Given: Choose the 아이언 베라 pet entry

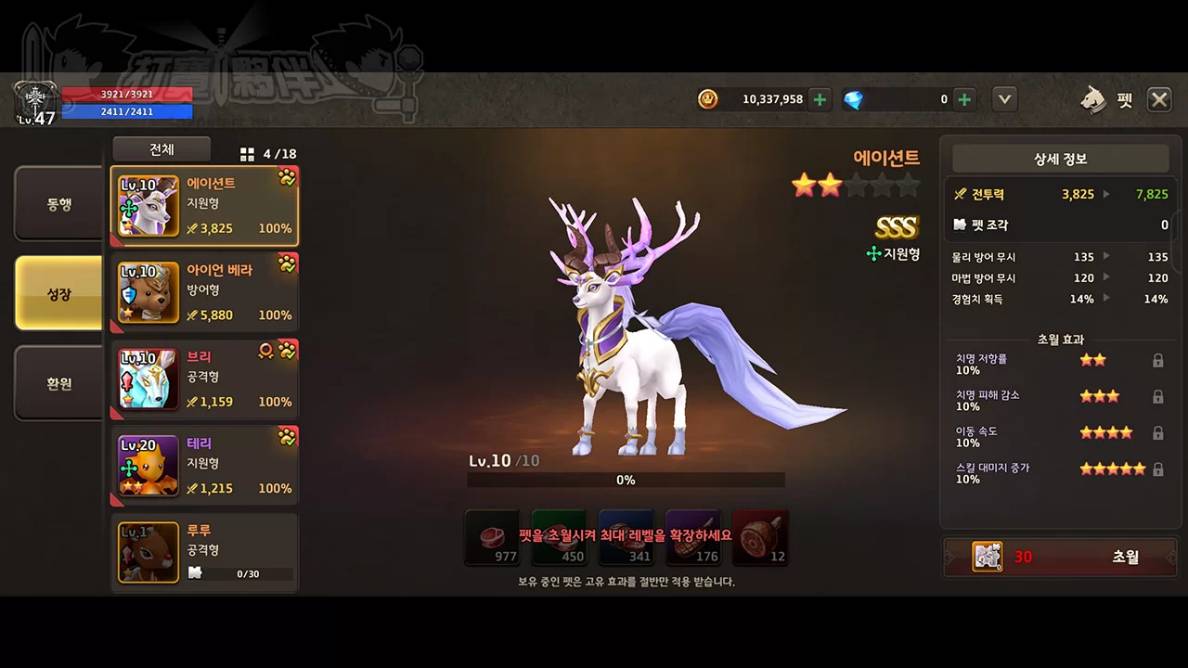Looking at the screenshot, I should point(204,293).
